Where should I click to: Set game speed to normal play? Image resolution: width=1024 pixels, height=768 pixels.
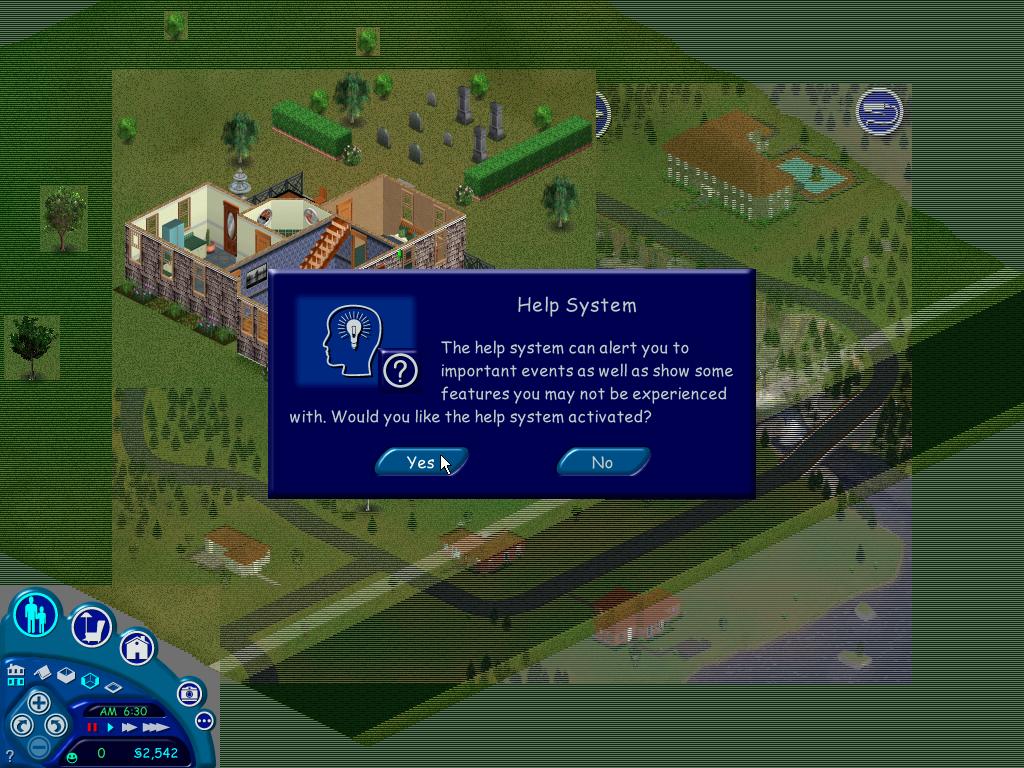pyautogui.click(x=110, y=727)
